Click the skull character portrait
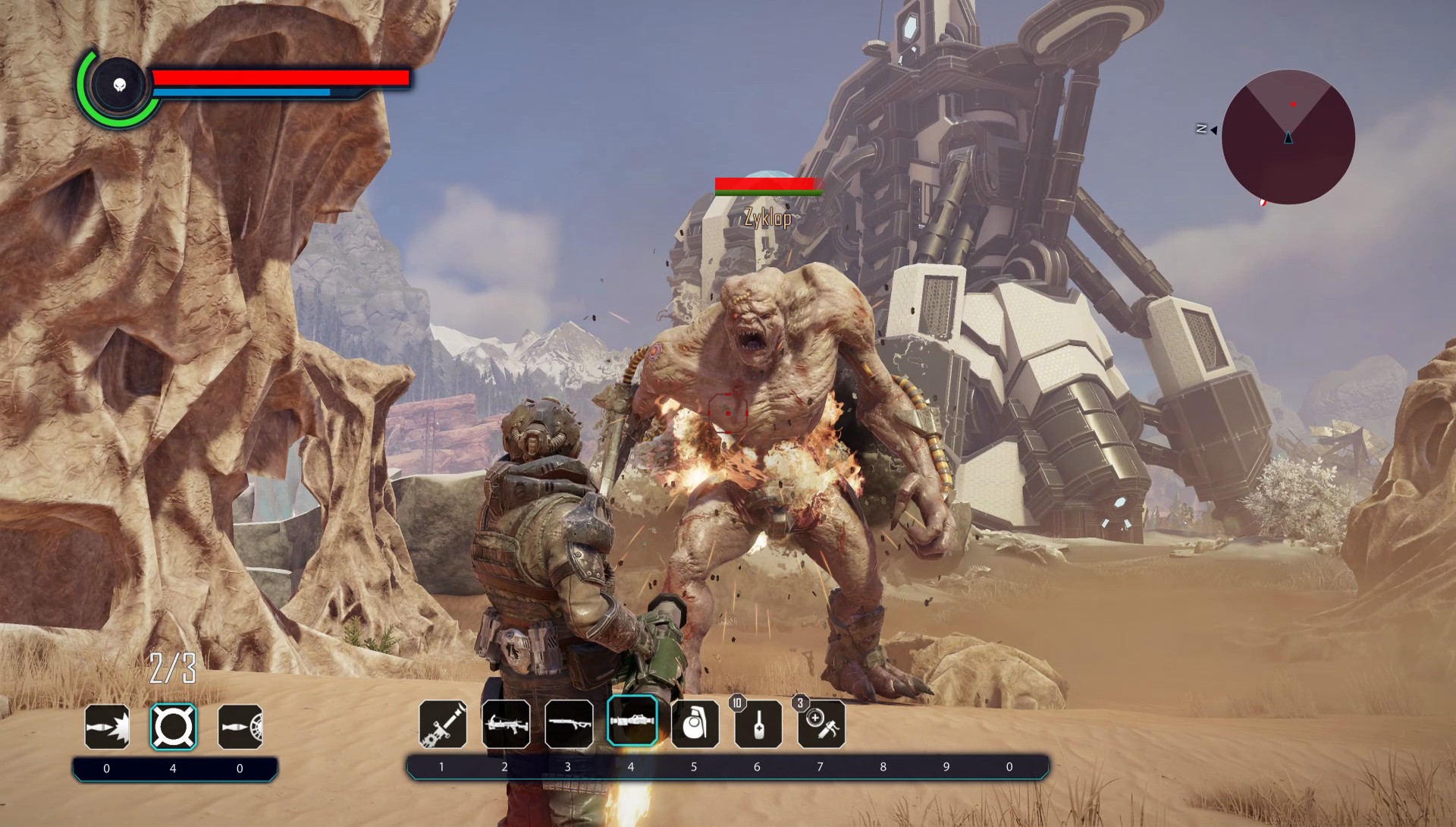Viewport: 1456px width, 827px height. pos(120,85)
